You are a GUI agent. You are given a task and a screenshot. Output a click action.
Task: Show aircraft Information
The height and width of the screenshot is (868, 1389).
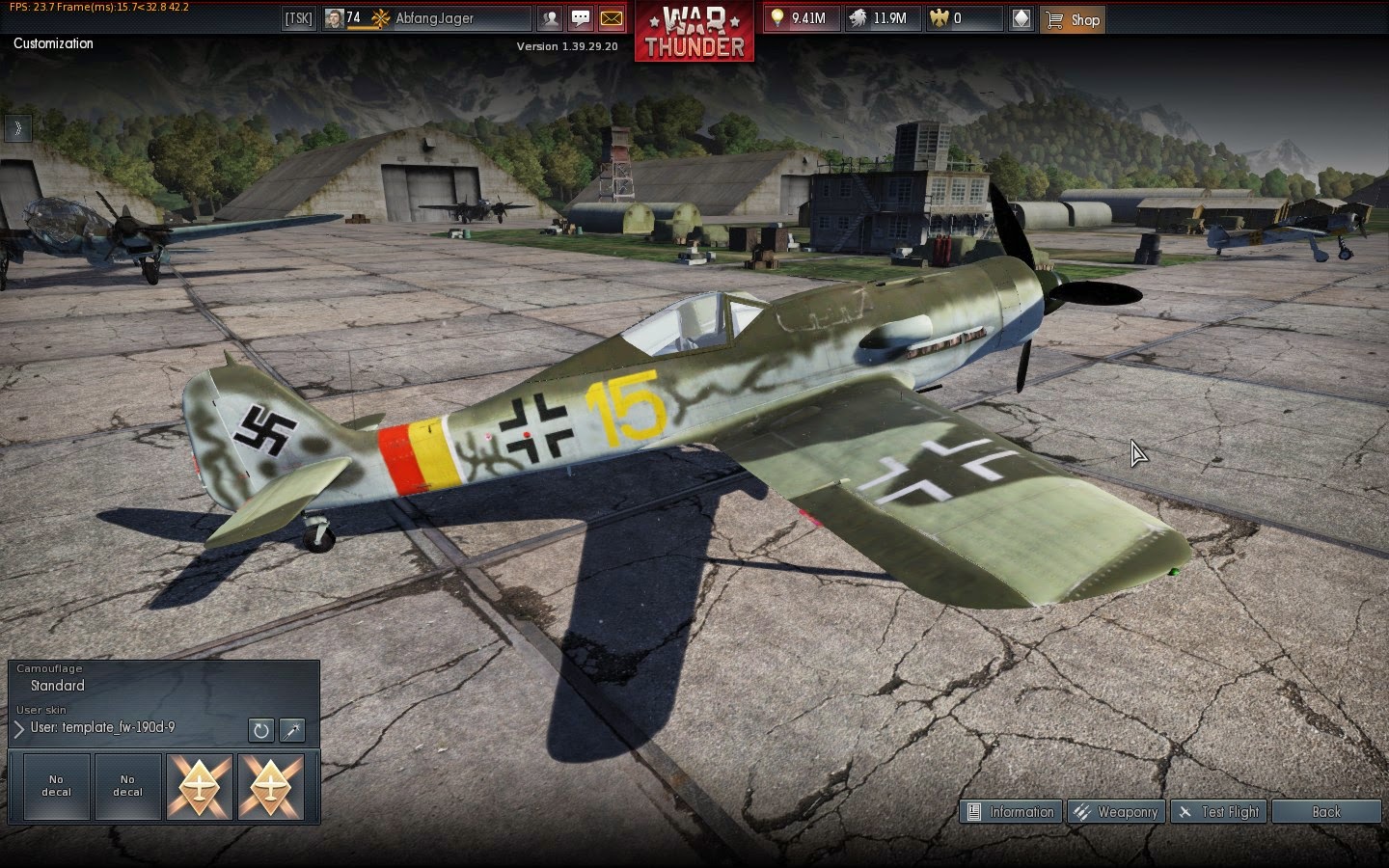point(1011,812)
